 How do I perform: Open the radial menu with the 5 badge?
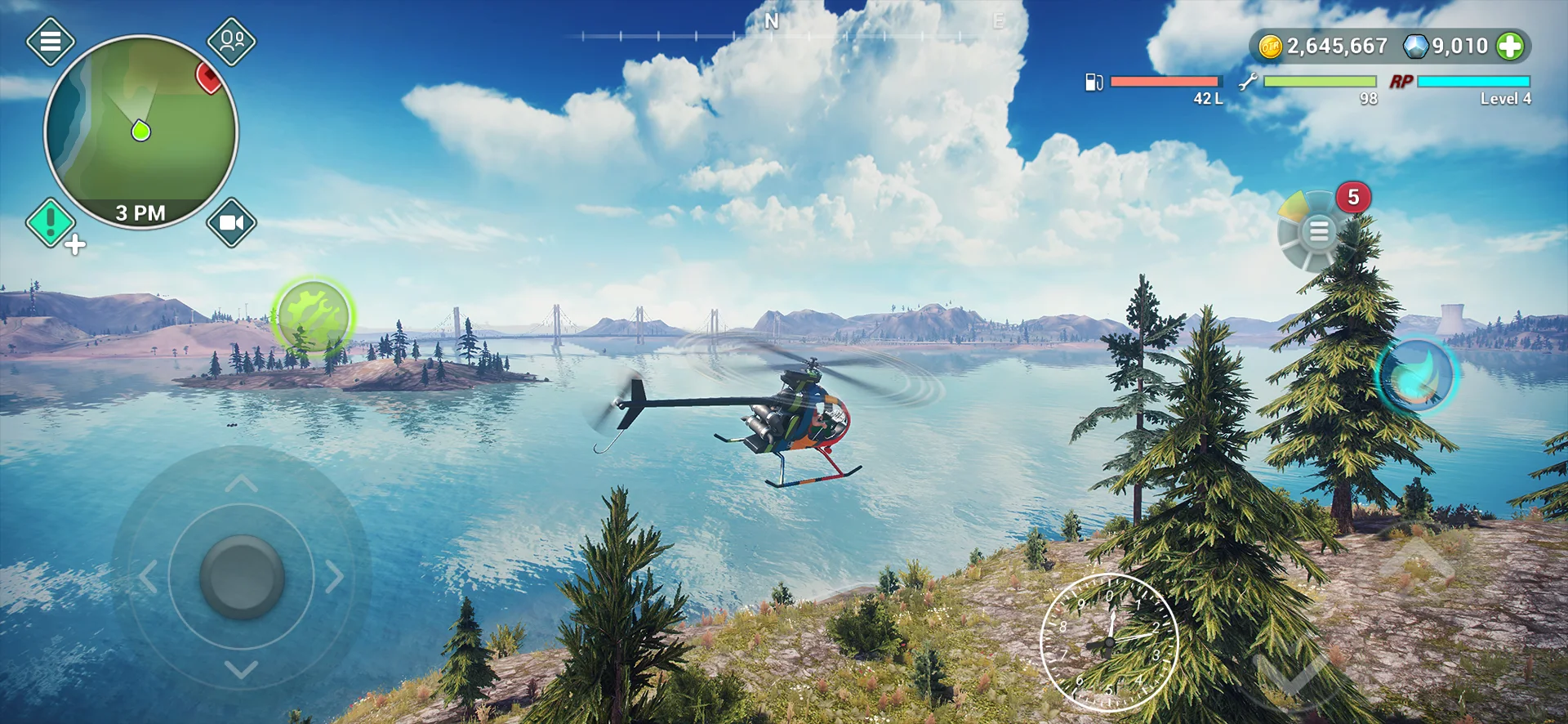1316,231
